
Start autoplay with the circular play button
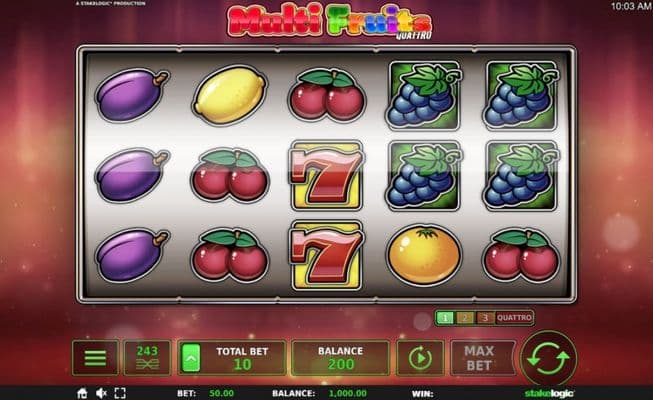[x=420, y=357]
